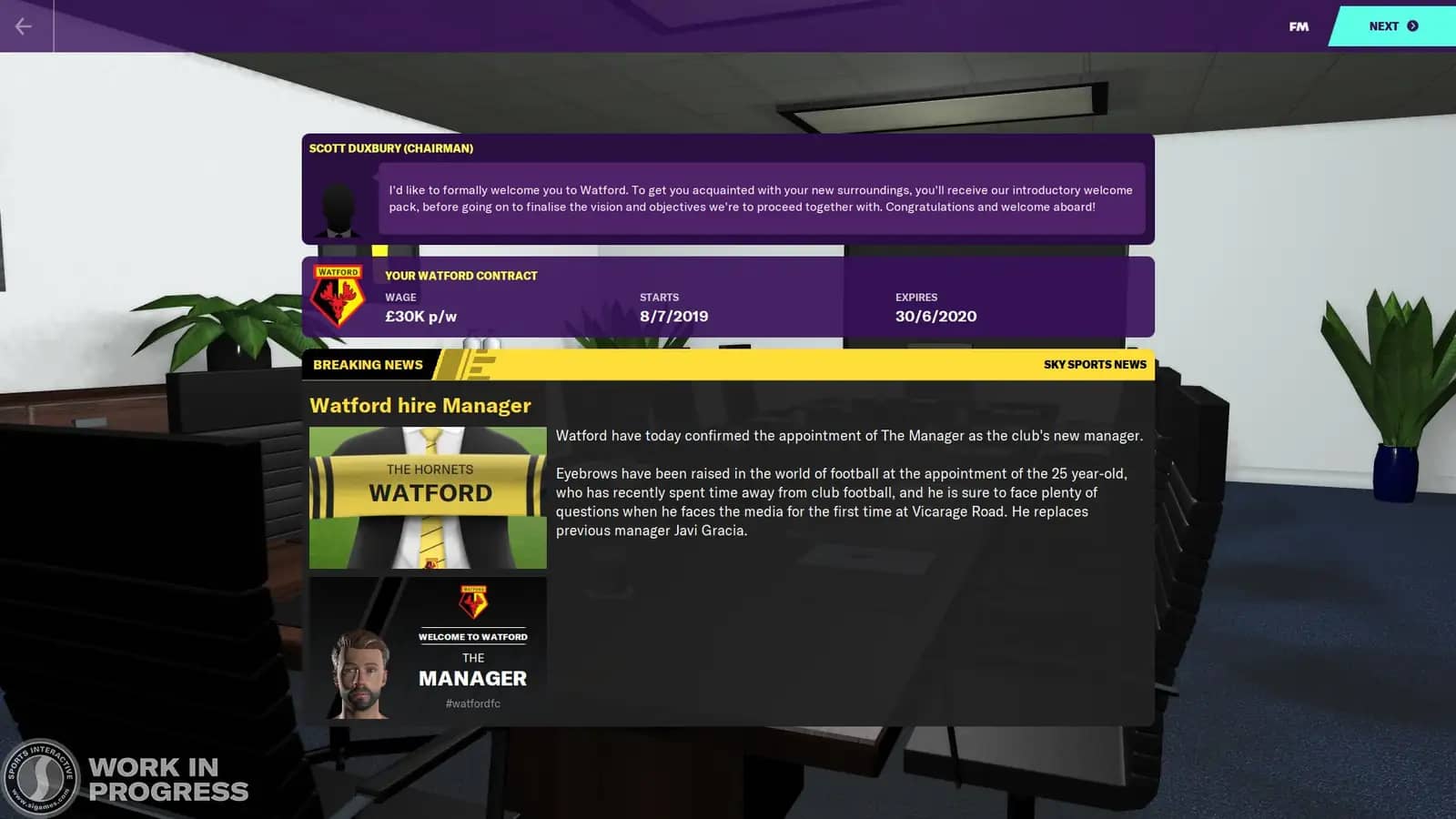Select the Sky Sports News label
Image resolution: width=1456 pixels, height=819 pixels.
(1096, 364)
